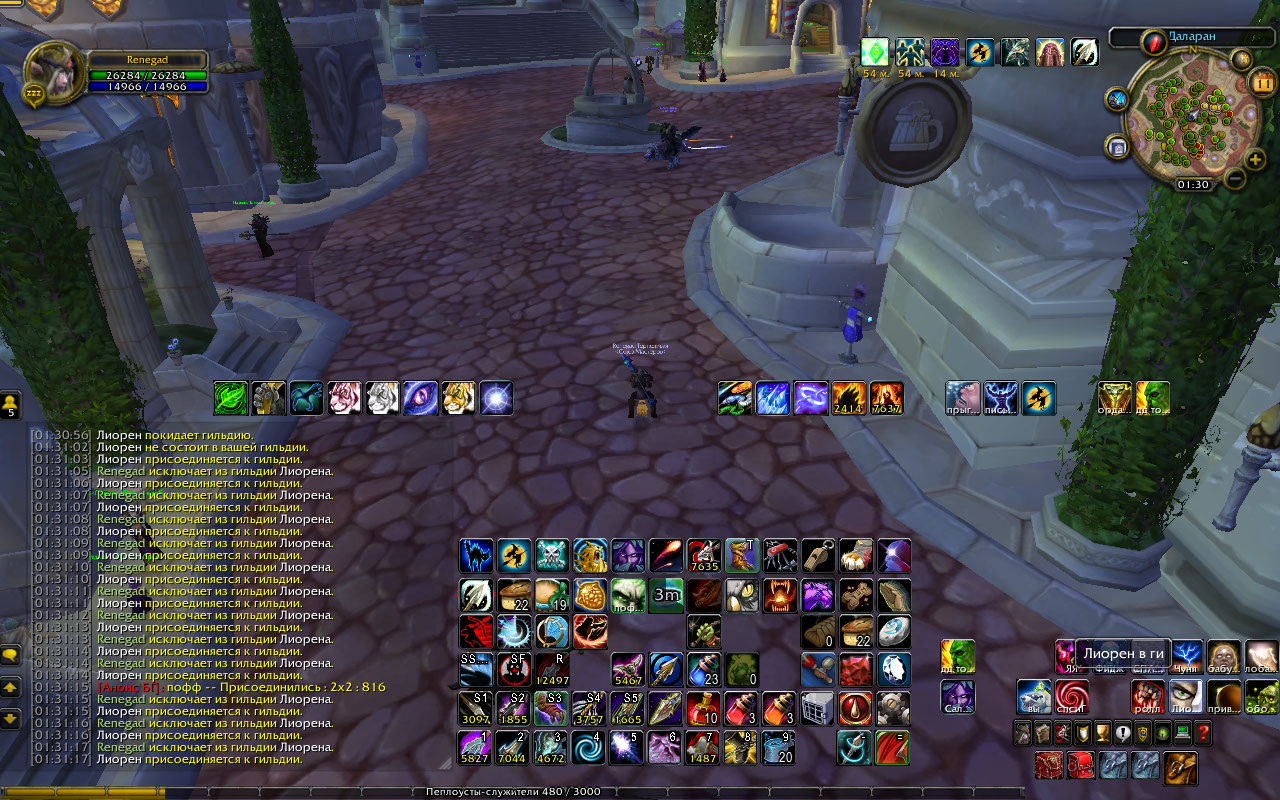Zoom out the minimap with the minus button
Screen dimensions: 1280x800
(x=1235, y=179)
